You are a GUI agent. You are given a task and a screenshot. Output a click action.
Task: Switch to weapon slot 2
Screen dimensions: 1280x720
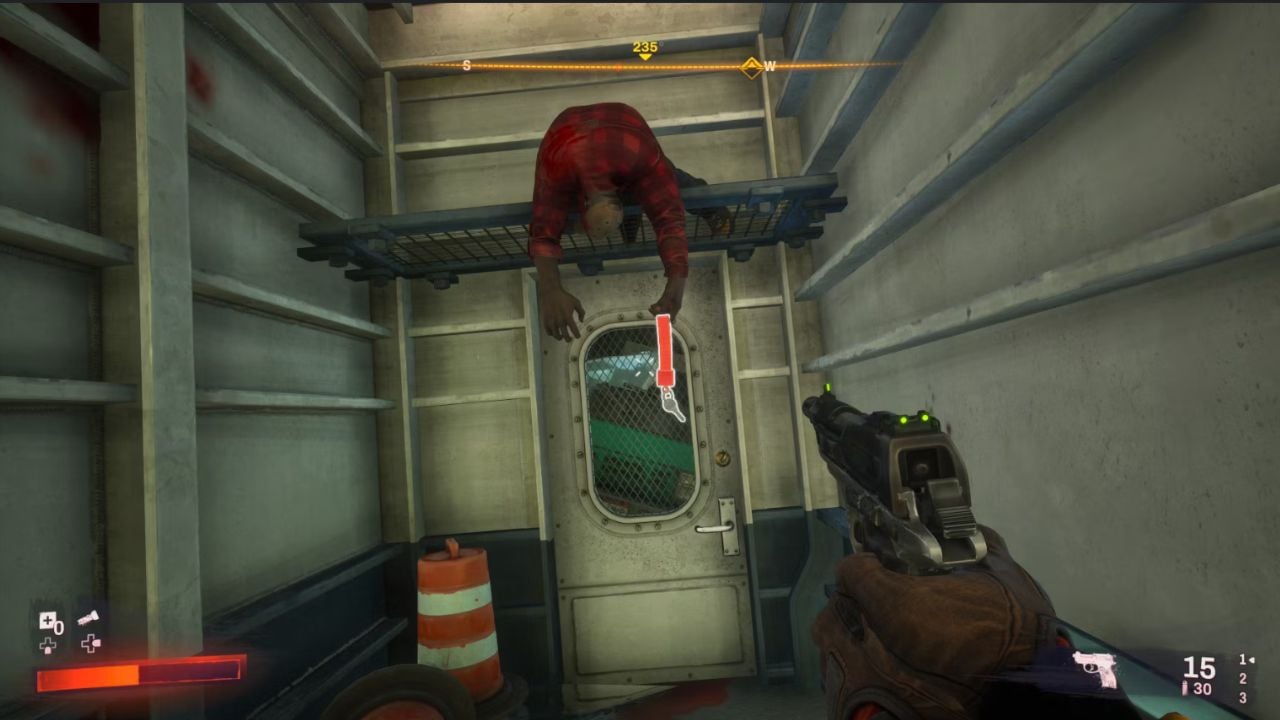click(x=1243, y=679)
